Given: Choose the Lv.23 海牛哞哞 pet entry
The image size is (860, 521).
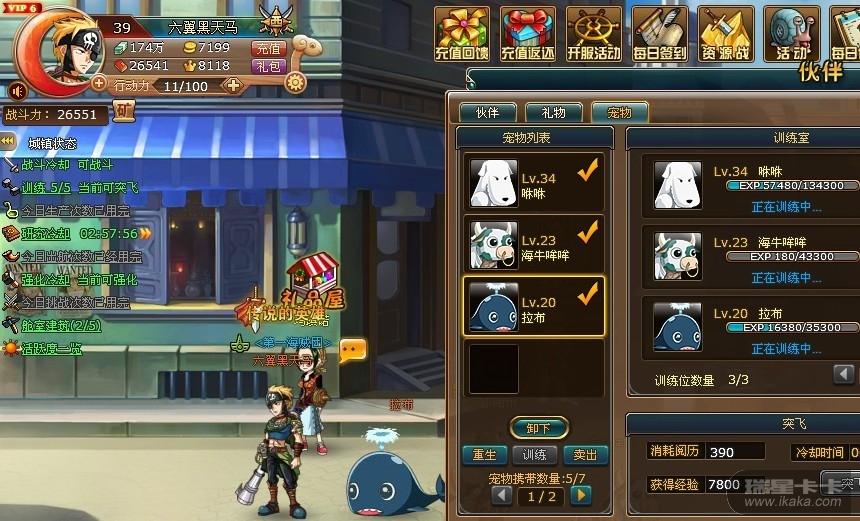Looking at the screenshot, I should click(533, 245).
